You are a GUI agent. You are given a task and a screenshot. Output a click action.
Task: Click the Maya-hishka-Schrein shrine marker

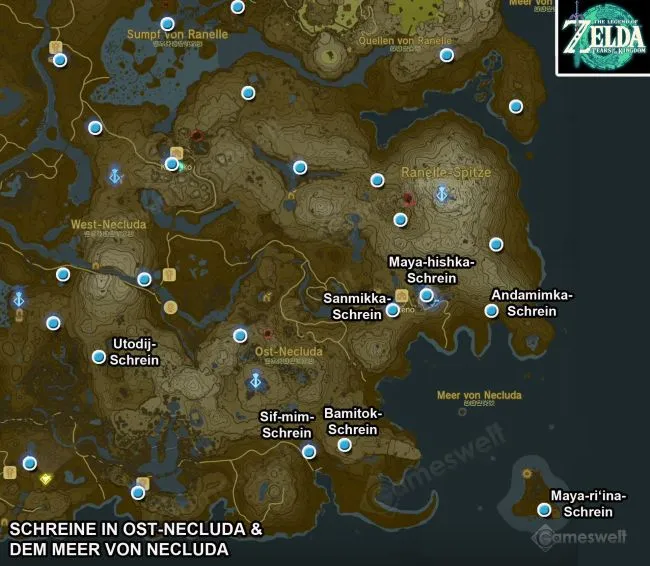(427, 295)
